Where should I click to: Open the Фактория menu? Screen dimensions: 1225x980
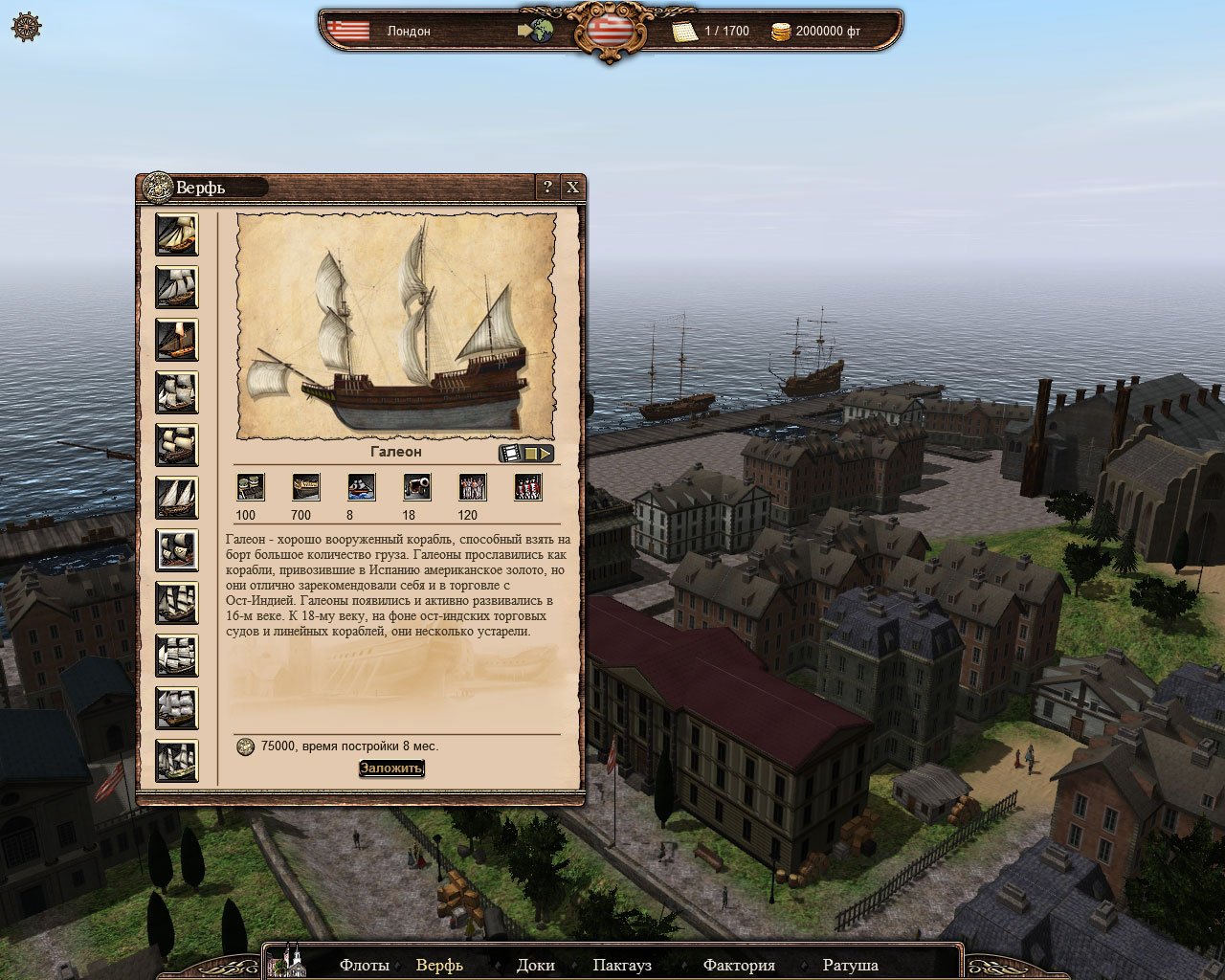click(739, 965)
